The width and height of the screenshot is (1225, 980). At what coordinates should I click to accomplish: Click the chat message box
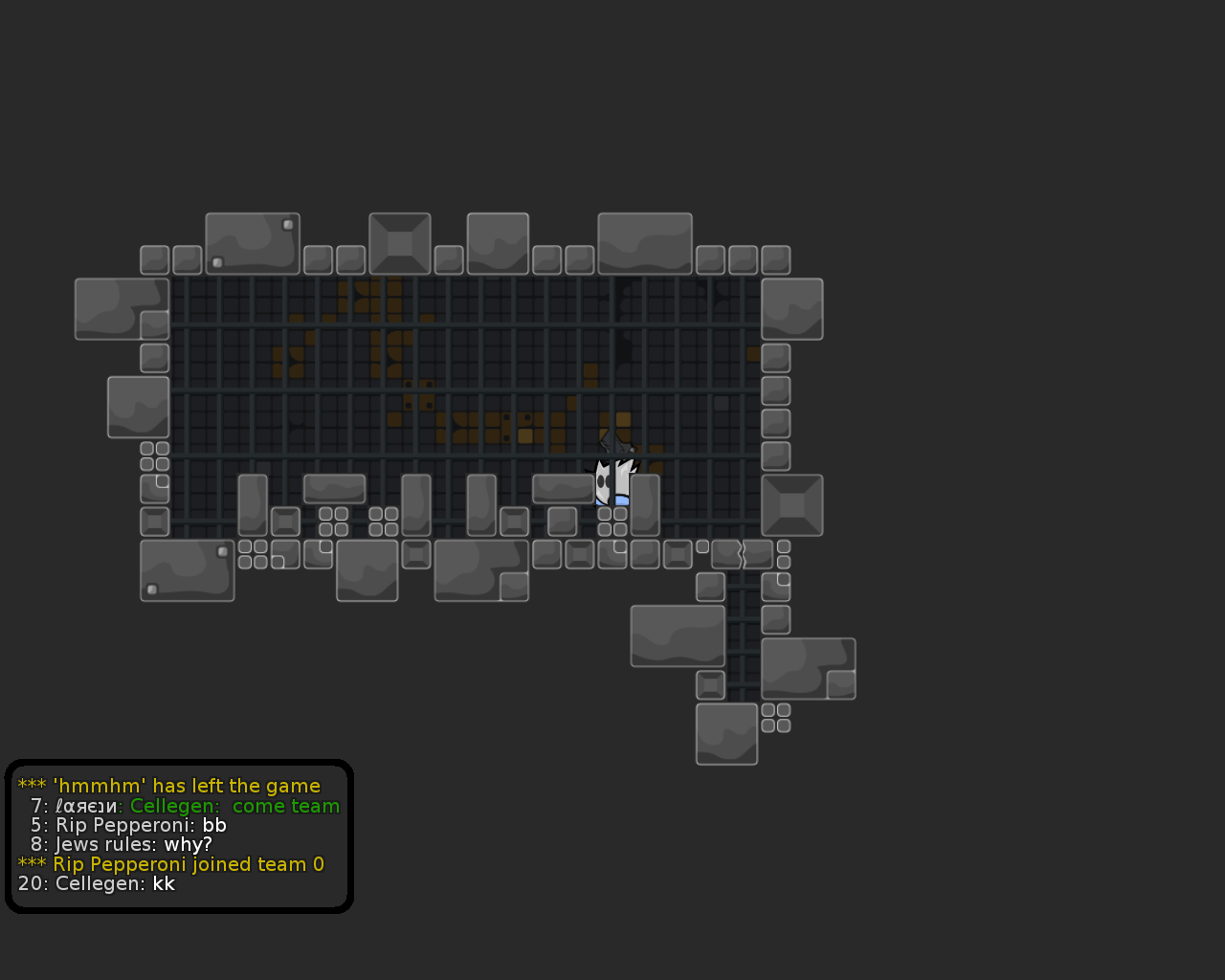click(179, 835)
